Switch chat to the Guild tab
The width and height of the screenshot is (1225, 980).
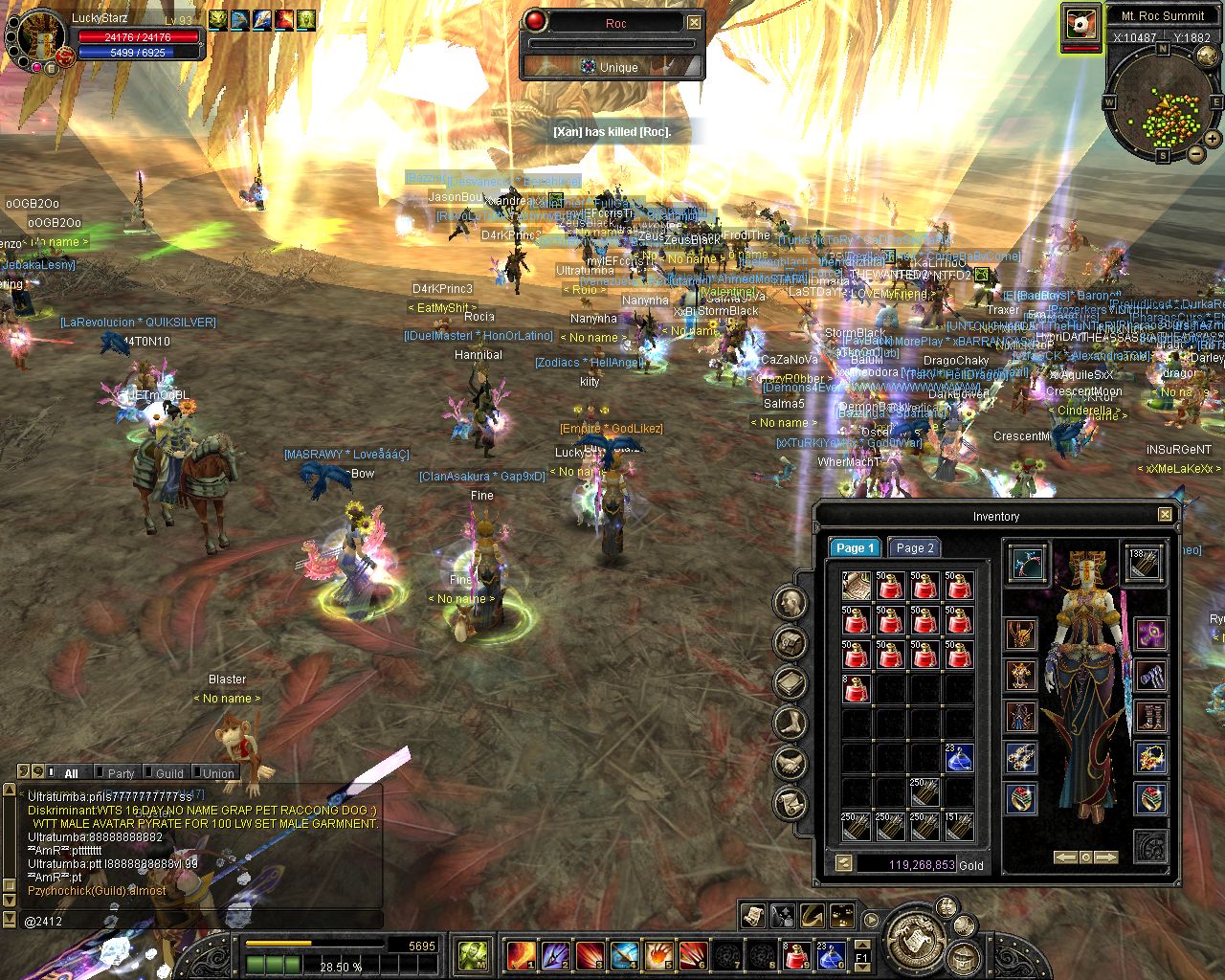(169, 773)
